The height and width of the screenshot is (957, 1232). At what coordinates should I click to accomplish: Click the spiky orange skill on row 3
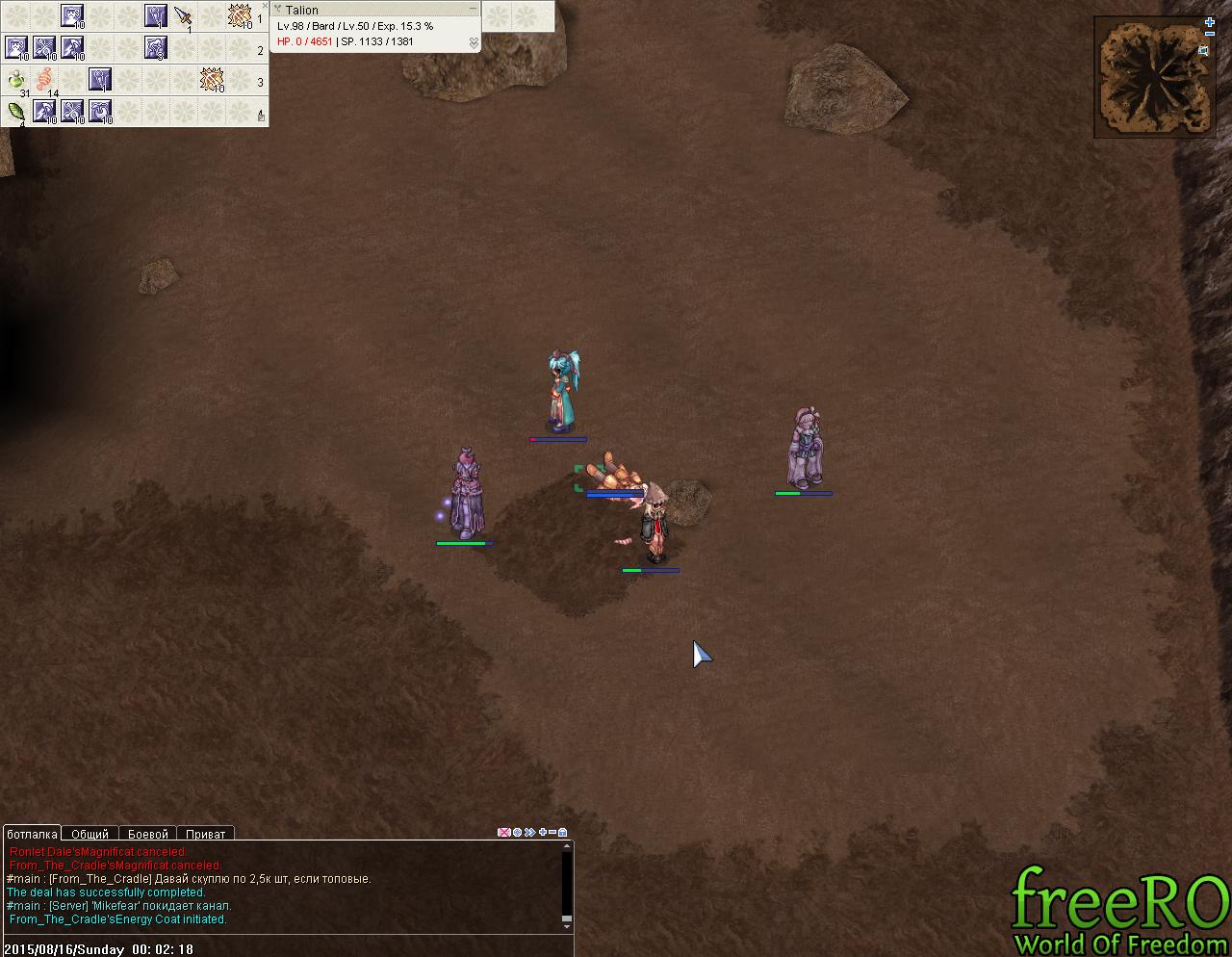[211, 80]
